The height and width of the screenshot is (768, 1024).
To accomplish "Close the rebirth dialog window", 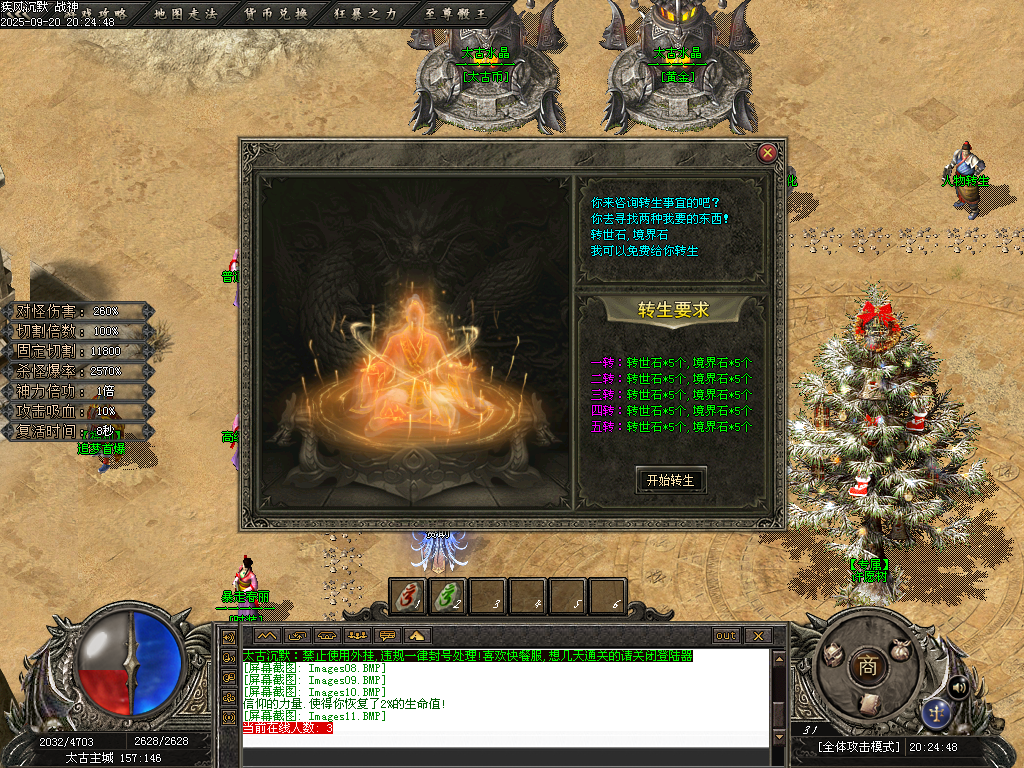I will tap(767, 153).
